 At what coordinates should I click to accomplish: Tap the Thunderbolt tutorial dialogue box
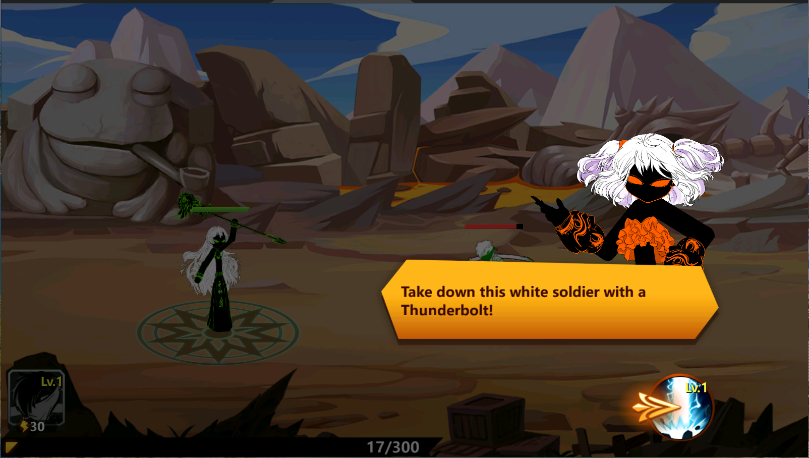tap(550, 300)
